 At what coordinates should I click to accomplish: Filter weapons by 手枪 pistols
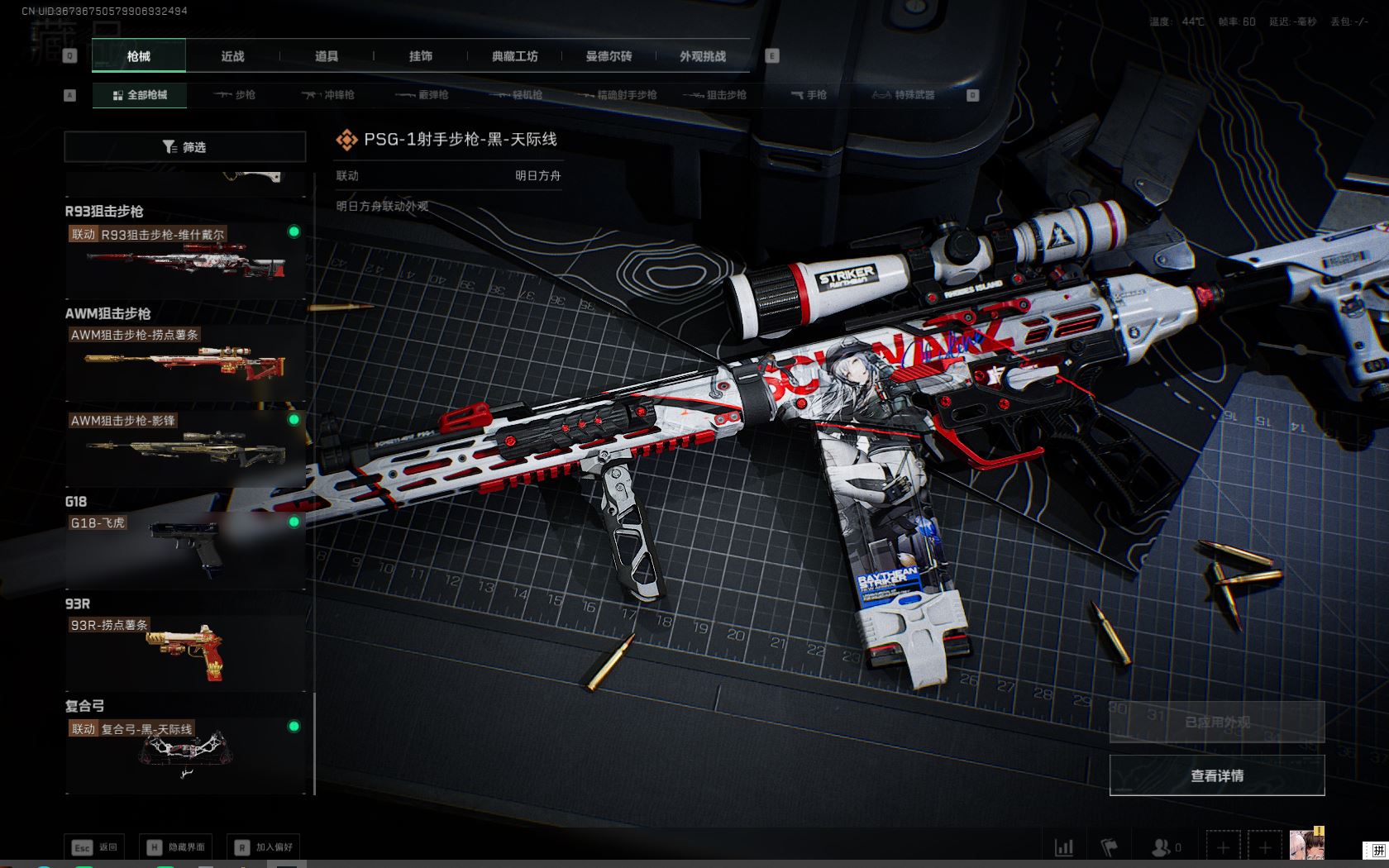click(809, 95)
